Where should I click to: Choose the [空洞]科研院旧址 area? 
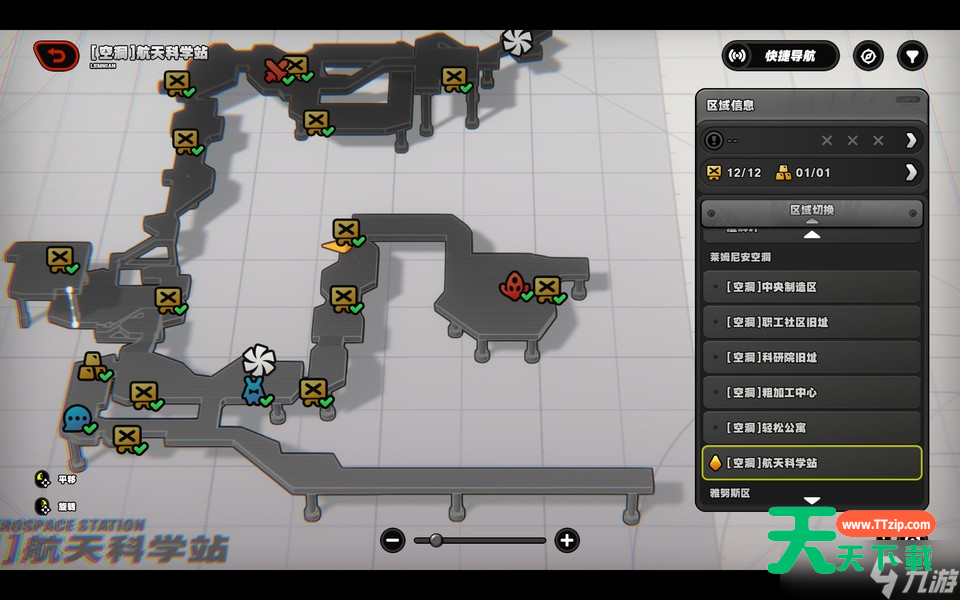(x=811, y=357)
